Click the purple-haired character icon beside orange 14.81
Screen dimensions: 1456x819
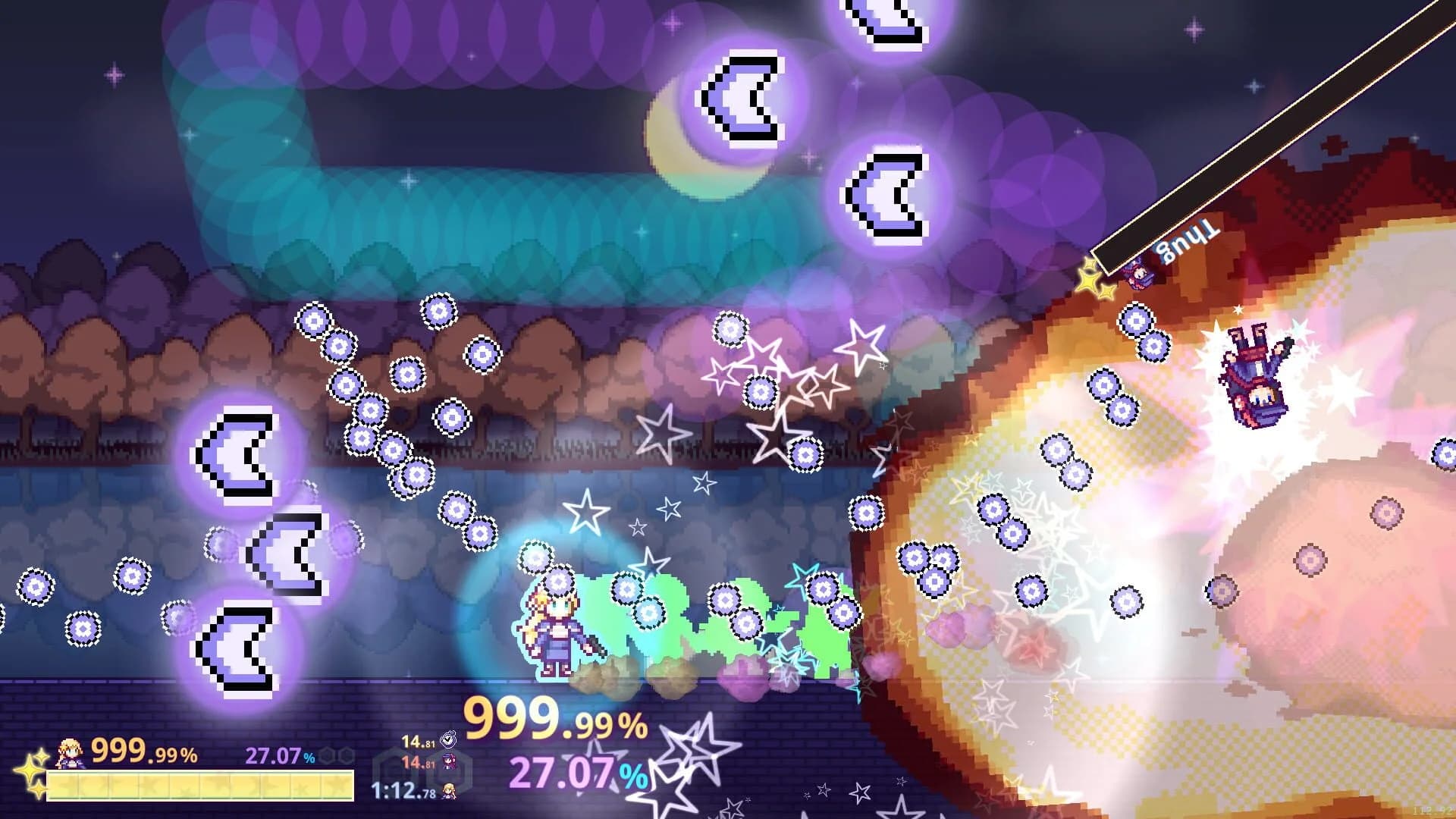tap(449, 761)
